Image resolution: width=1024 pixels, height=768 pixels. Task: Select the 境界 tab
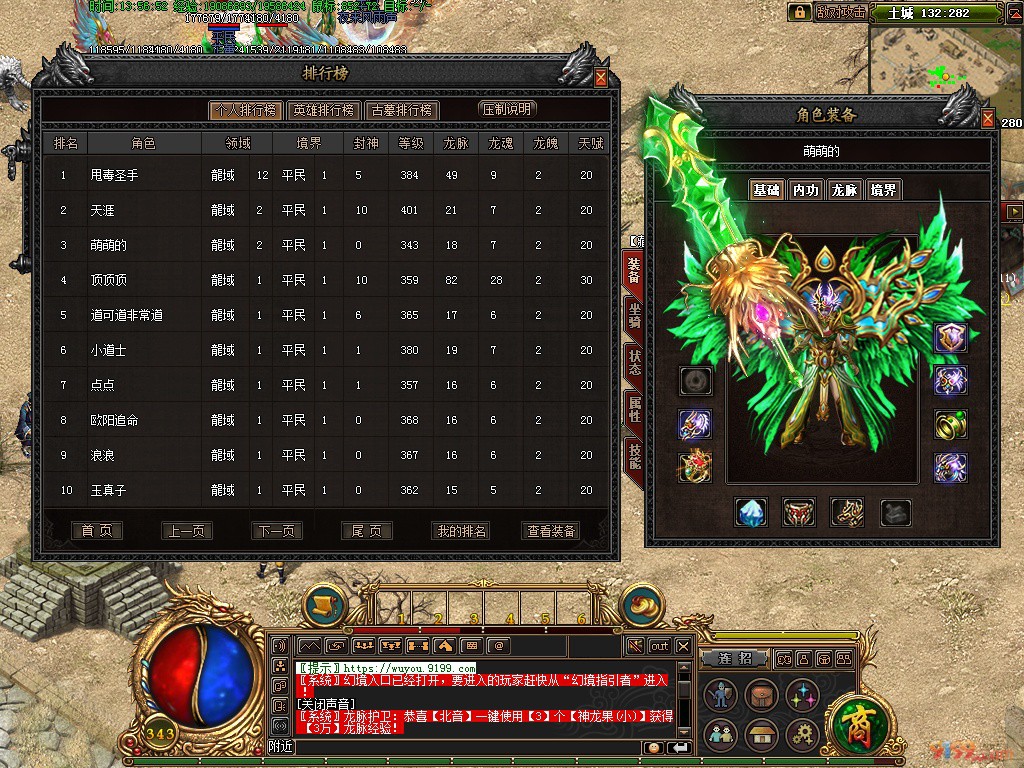883,190
